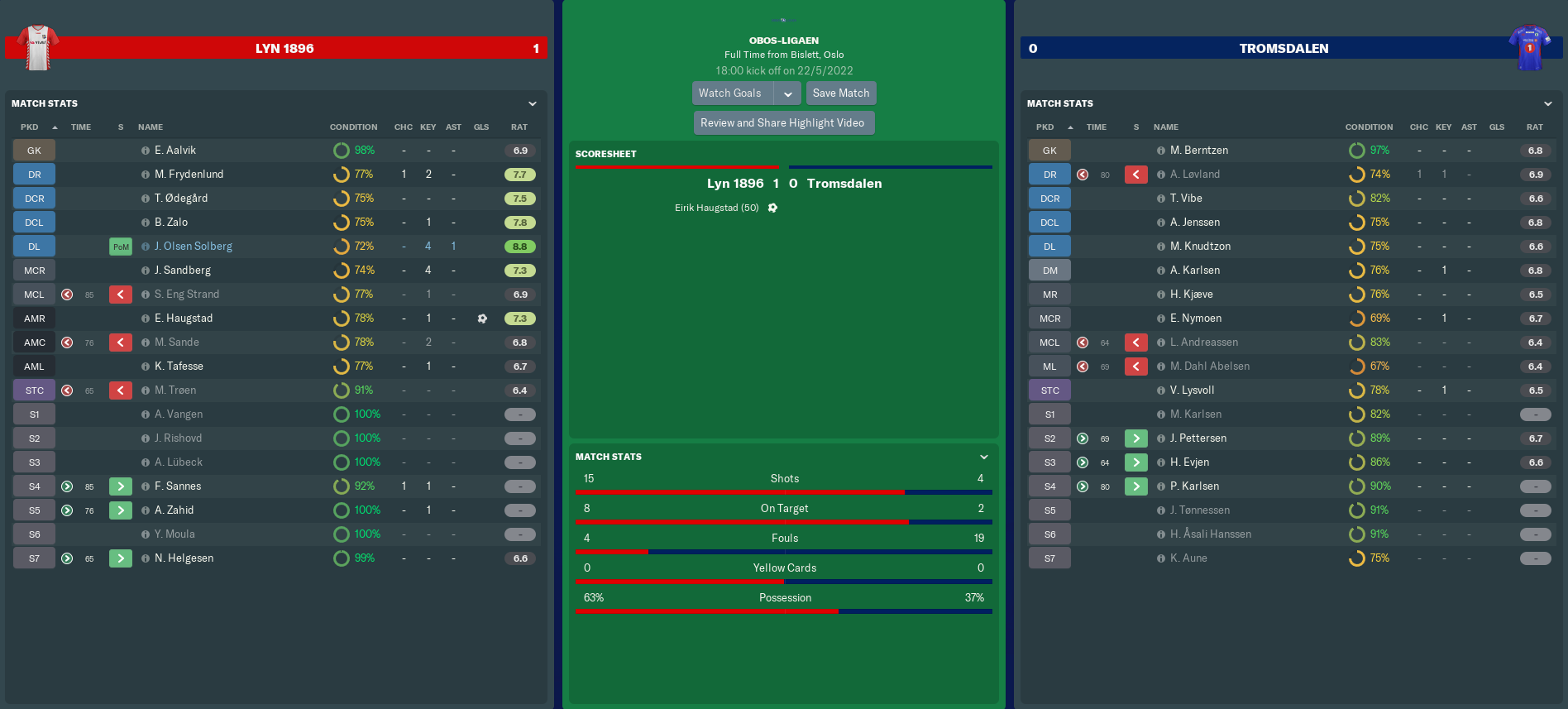The image size is (1568, 709).
Task: Click the Watch Goals button
Action: click(x=730, y=93)
